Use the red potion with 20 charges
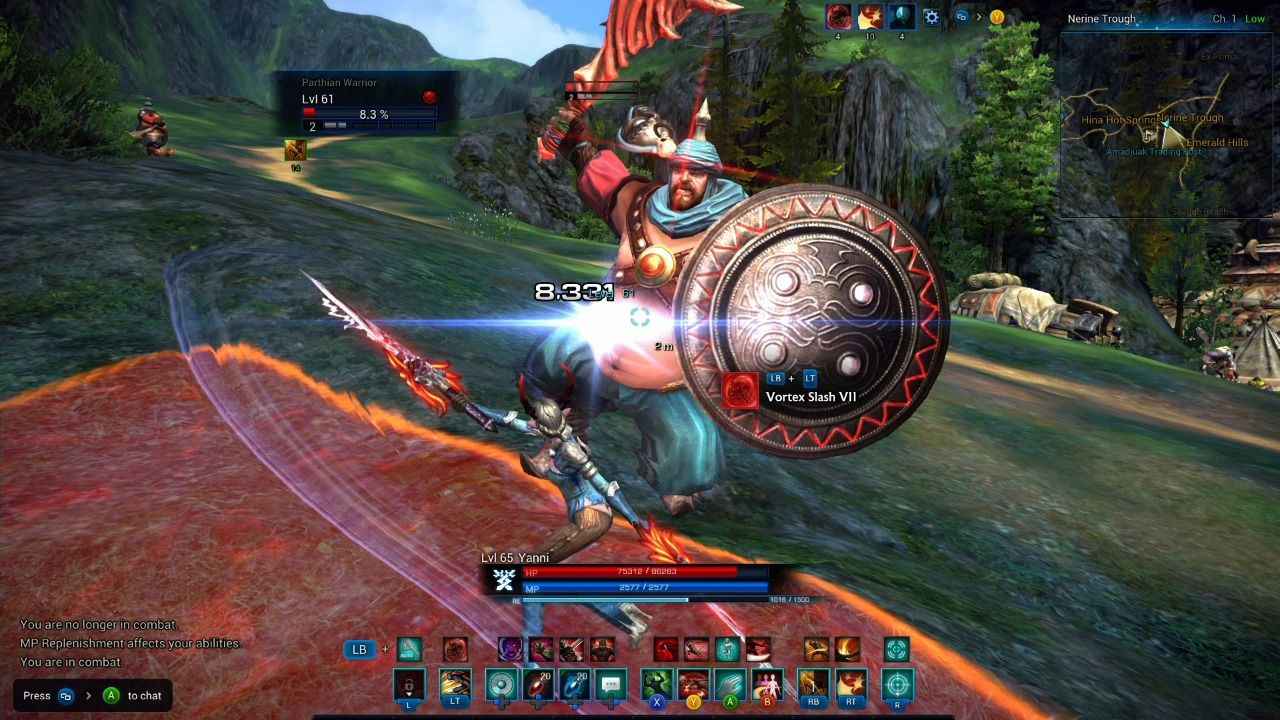The height and width of the screenshot is (720, 1280). 542,685
